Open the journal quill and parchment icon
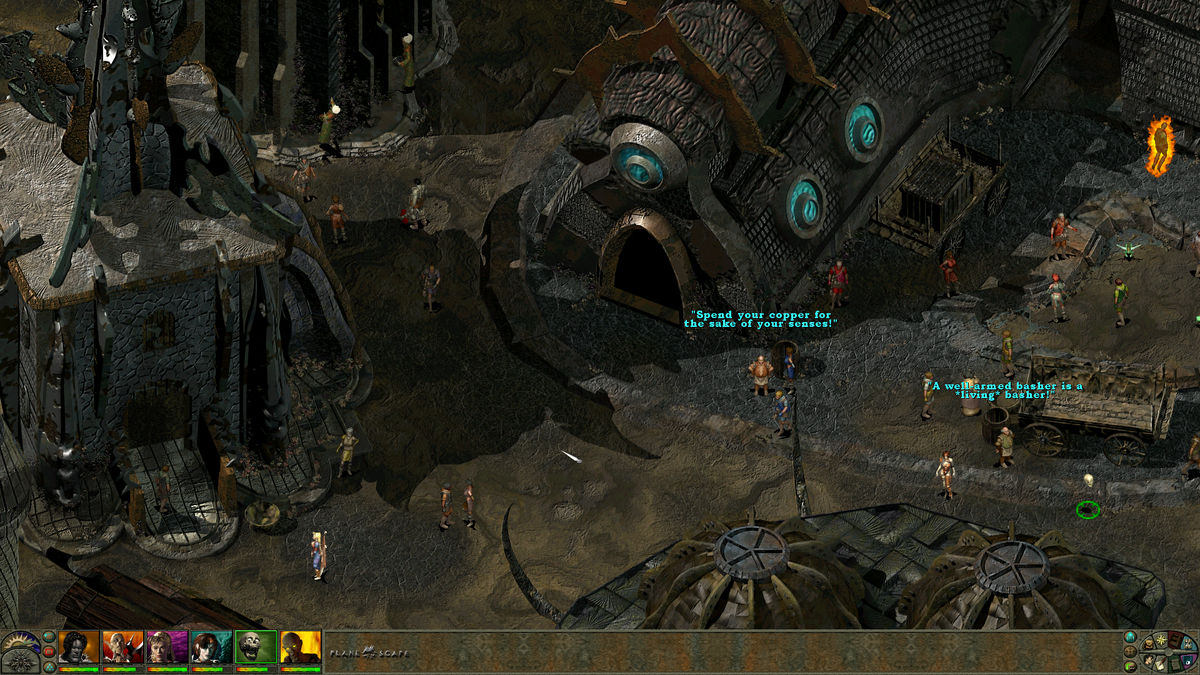This screenshot has width=1200, height=675. [1160, 665]
